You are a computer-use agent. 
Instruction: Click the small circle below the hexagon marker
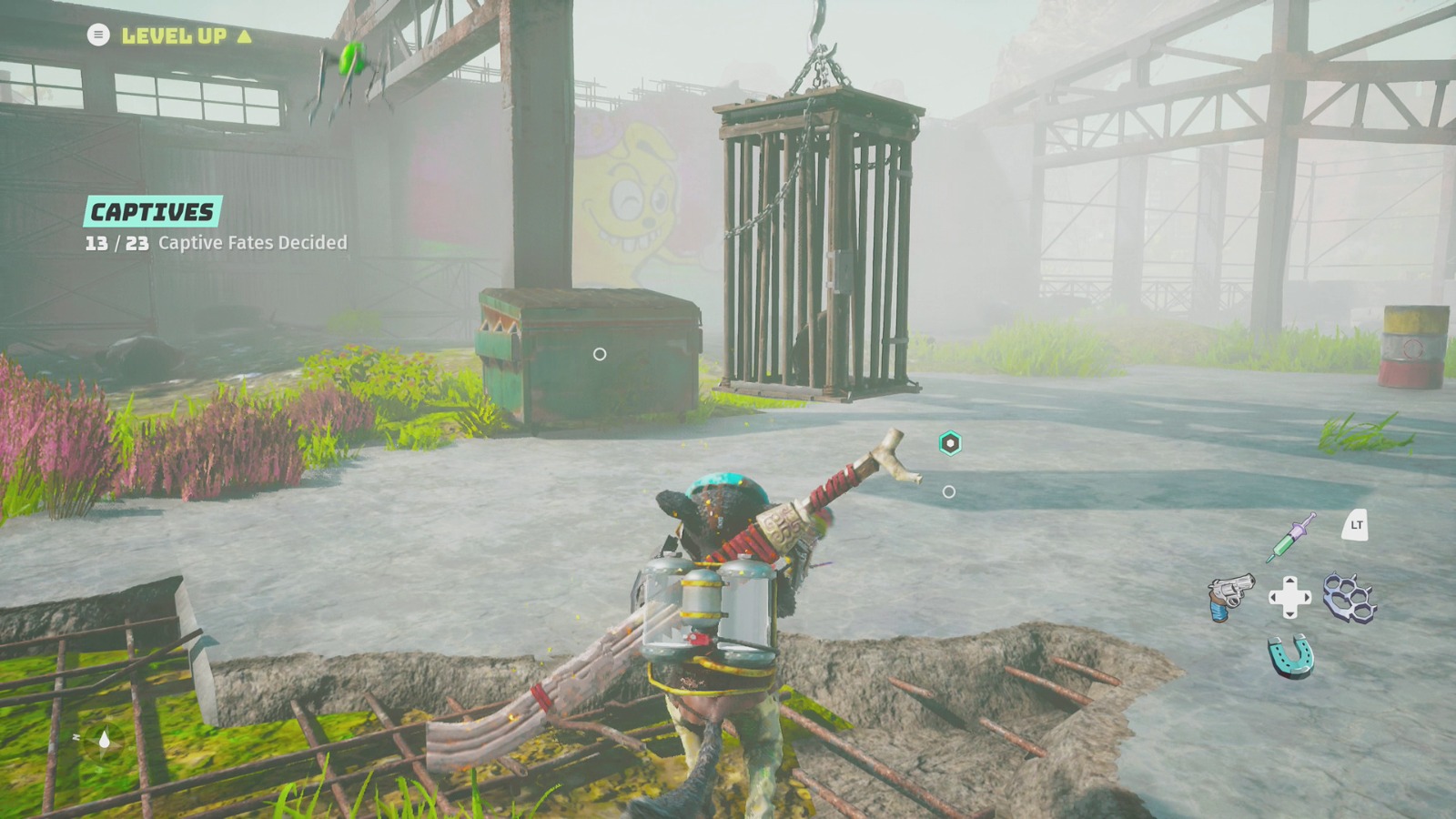pyautogui.click(x=951, y=490)
